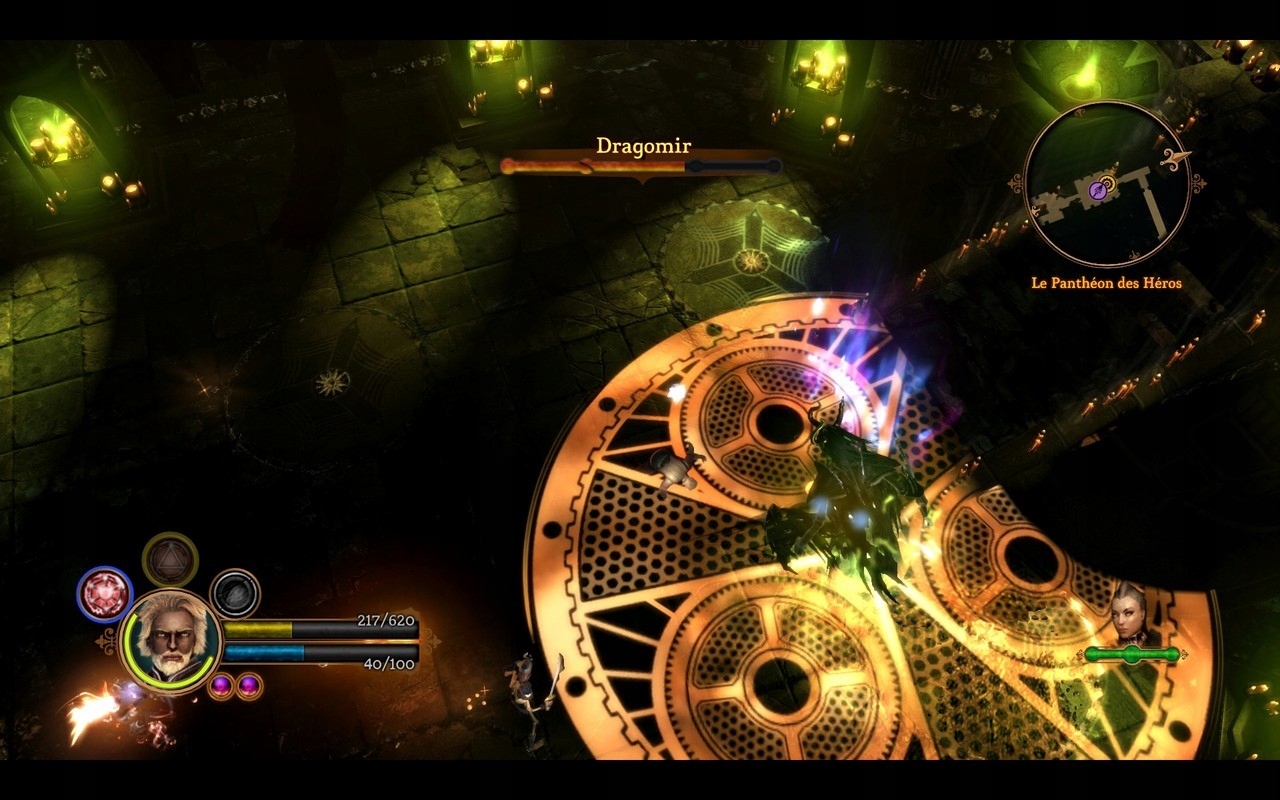
Task: Click the bearded mage character portrait
Action: [170, 638]
